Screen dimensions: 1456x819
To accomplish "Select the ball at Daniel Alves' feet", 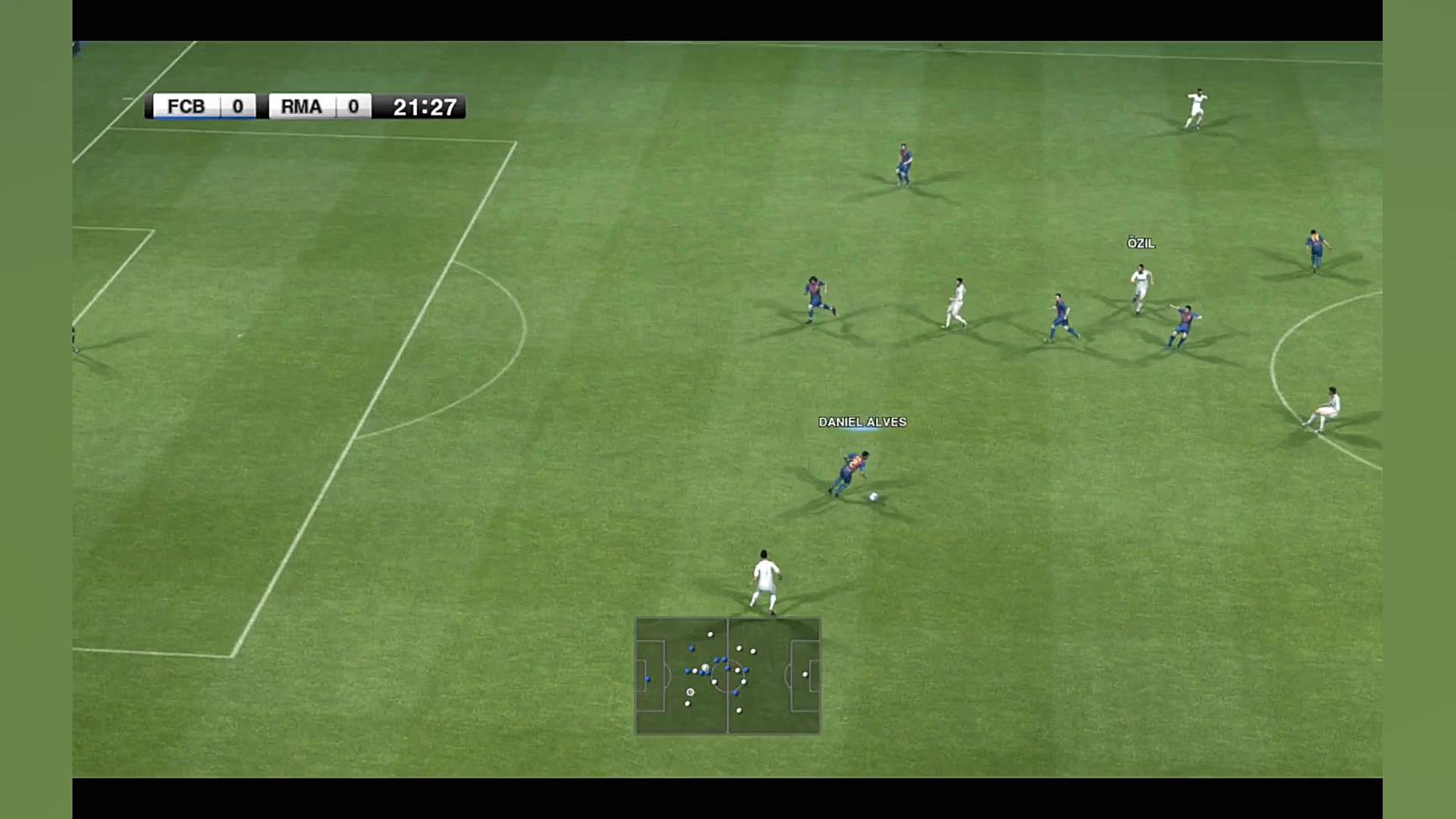I will tap(873, 498).
